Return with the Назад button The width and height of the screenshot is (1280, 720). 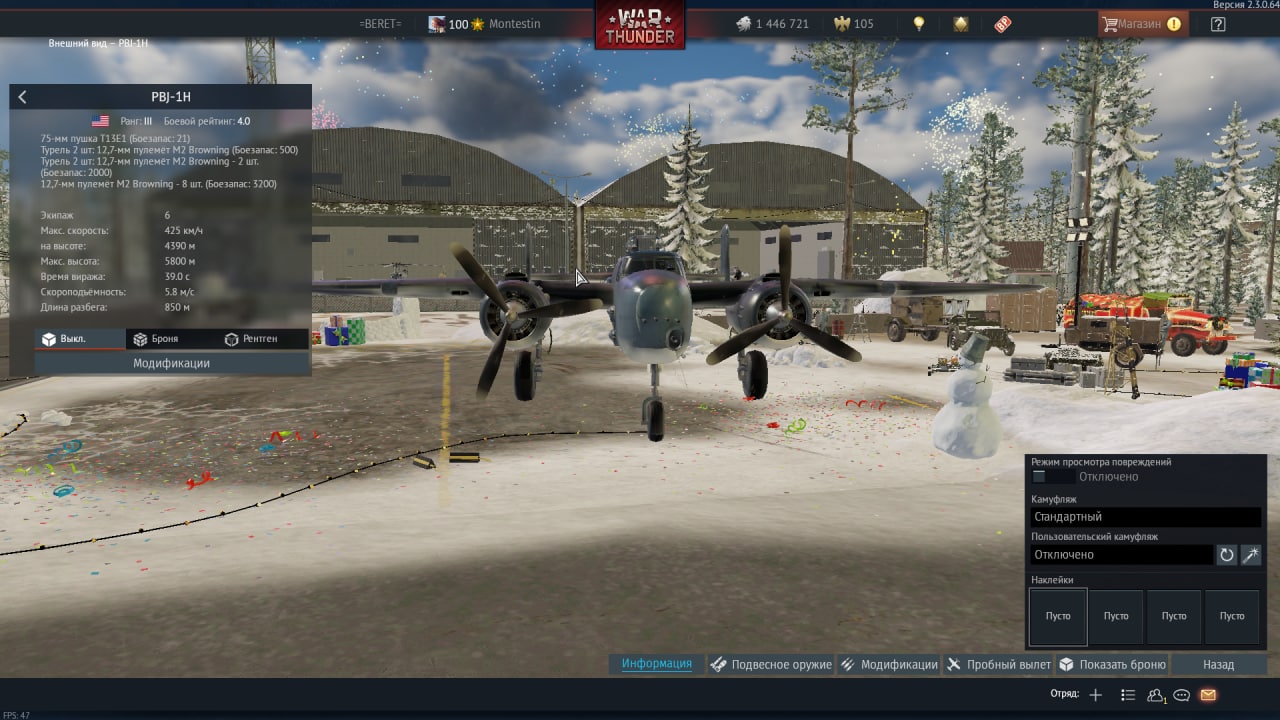tap(1218, 665)
